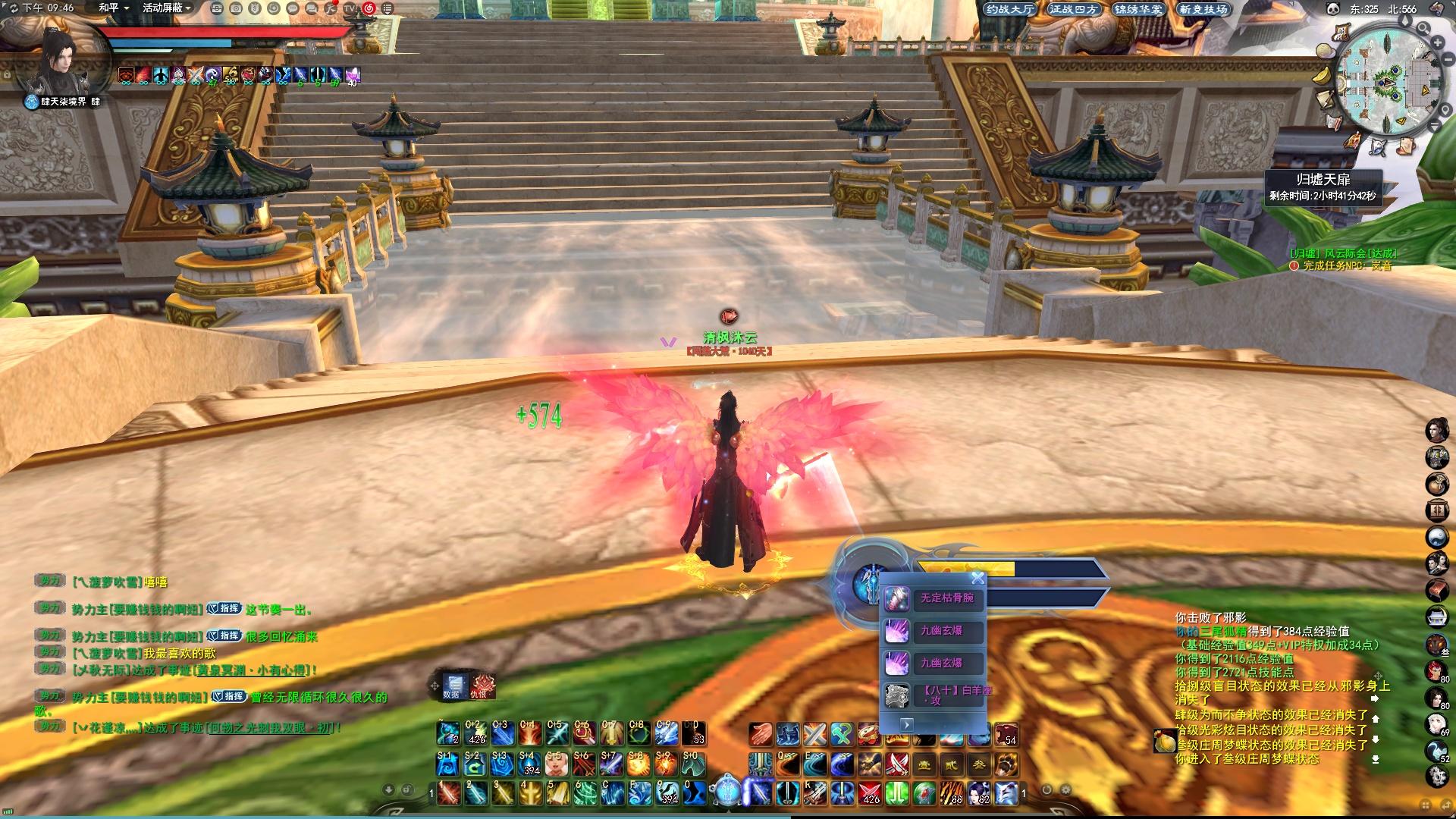1456x819 pixels.
Task: Open the 和平 PK mode dropdown
Action: [114, 8]
